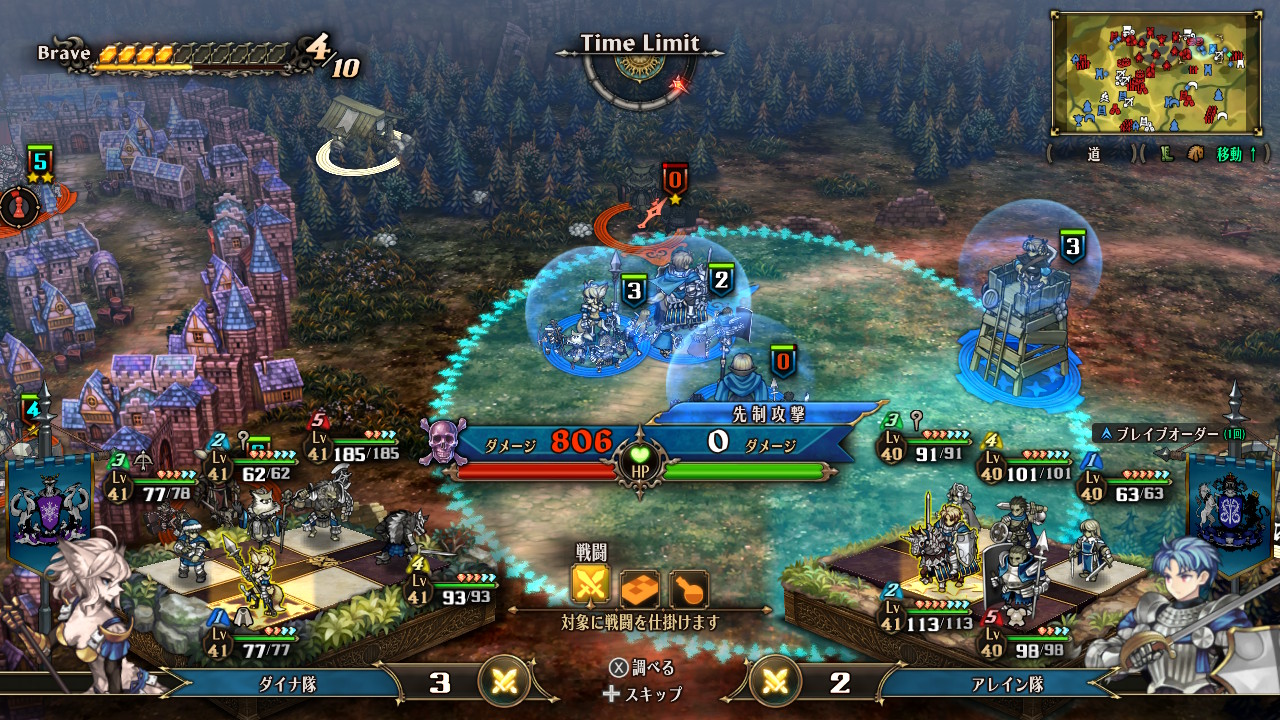Select the crossed swords 戦闘 battle command

pos(591,588)
